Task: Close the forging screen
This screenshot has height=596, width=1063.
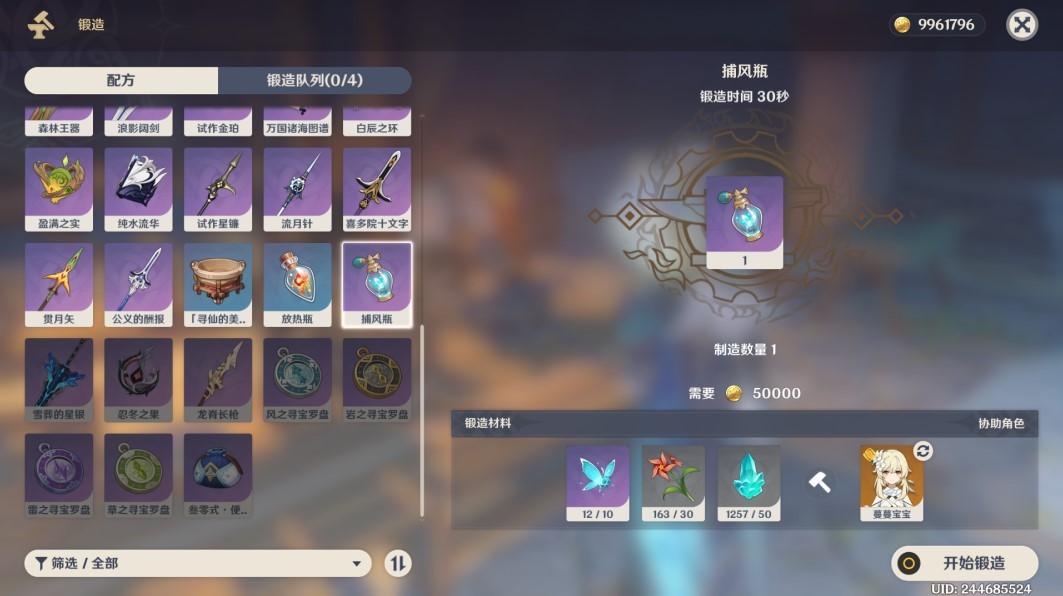Action: click(x=1021, y=25)
